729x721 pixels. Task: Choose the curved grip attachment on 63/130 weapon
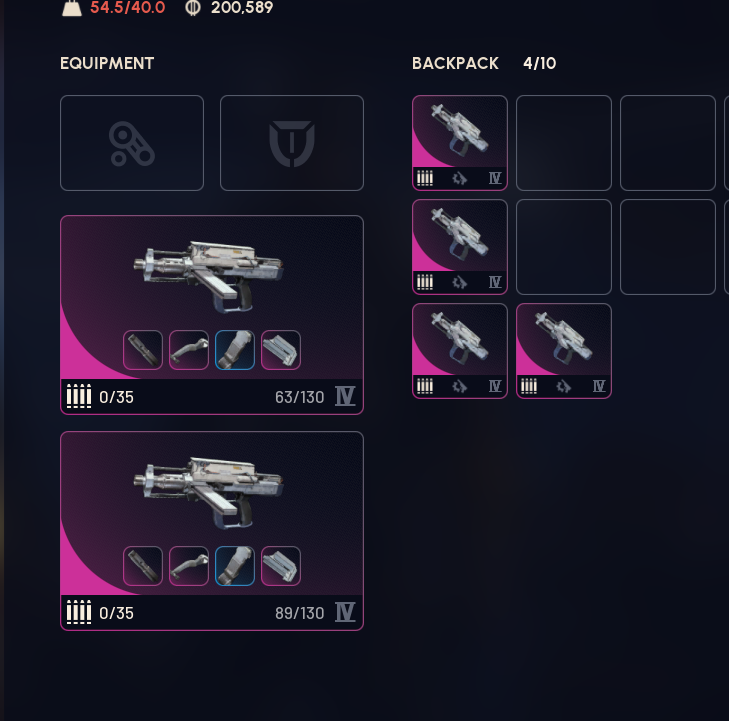click(x=189, y=350)
